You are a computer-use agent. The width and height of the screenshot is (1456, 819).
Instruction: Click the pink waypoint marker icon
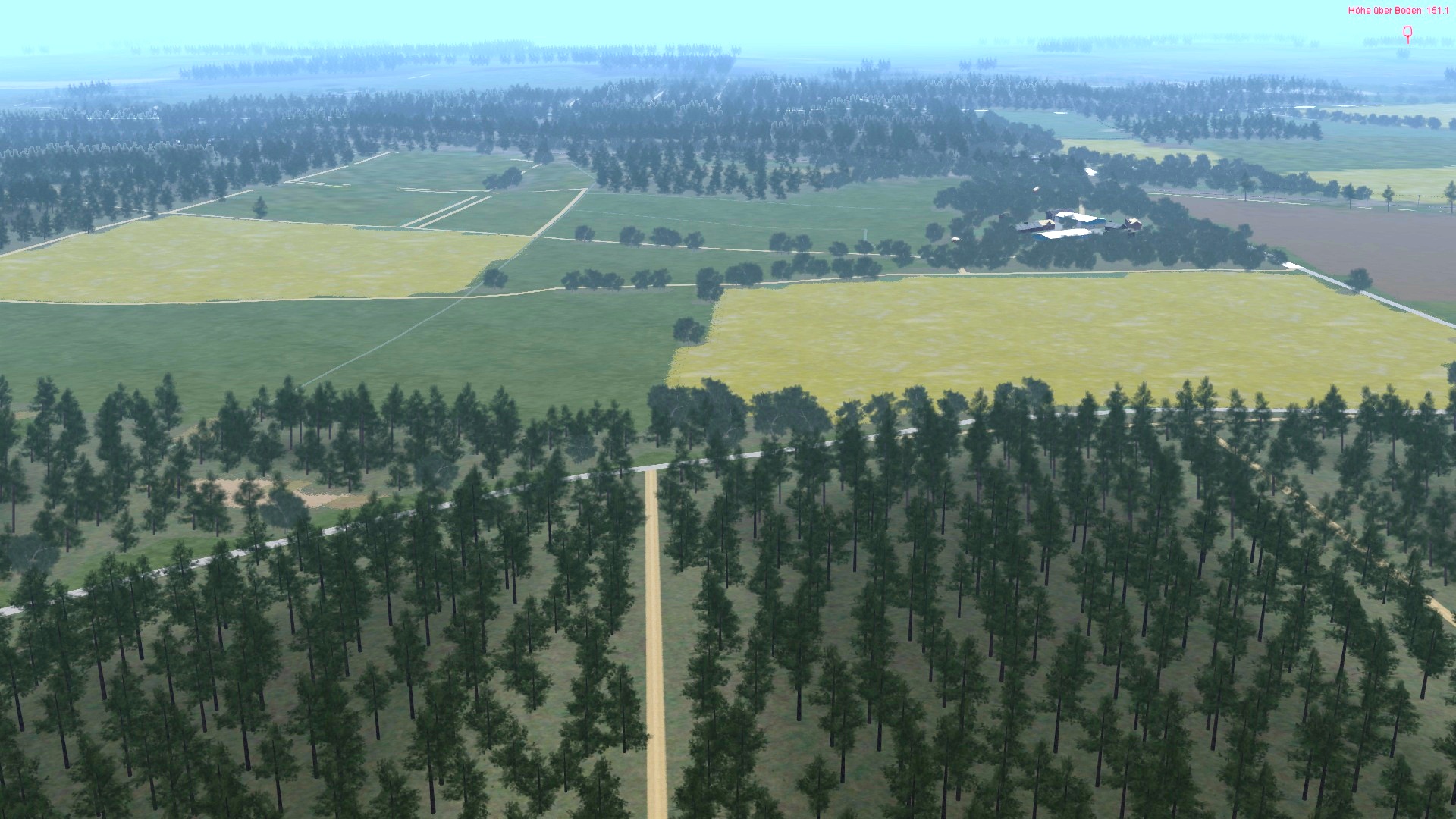(1407, 33)
